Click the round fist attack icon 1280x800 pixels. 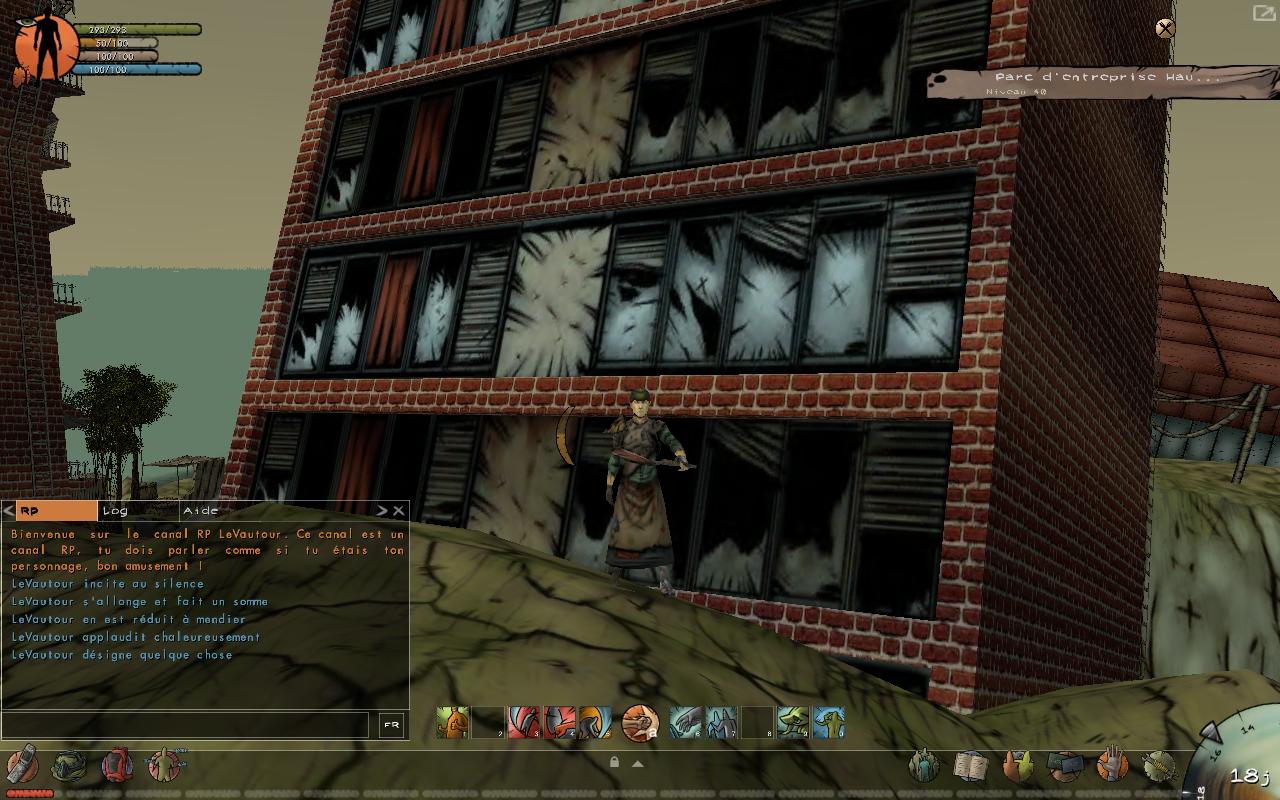pos(639,722)
